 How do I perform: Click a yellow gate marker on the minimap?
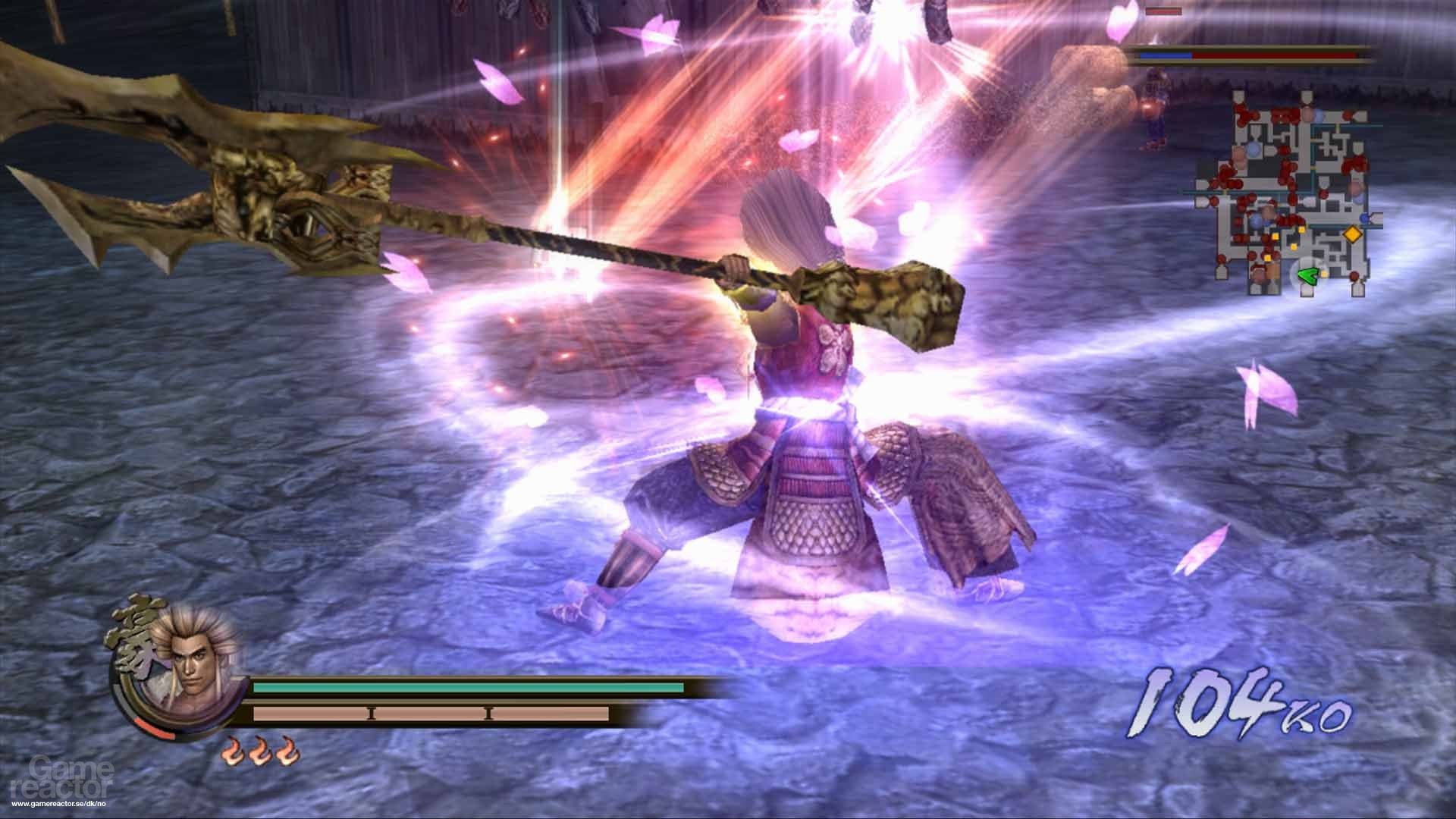click(1302, 230)
